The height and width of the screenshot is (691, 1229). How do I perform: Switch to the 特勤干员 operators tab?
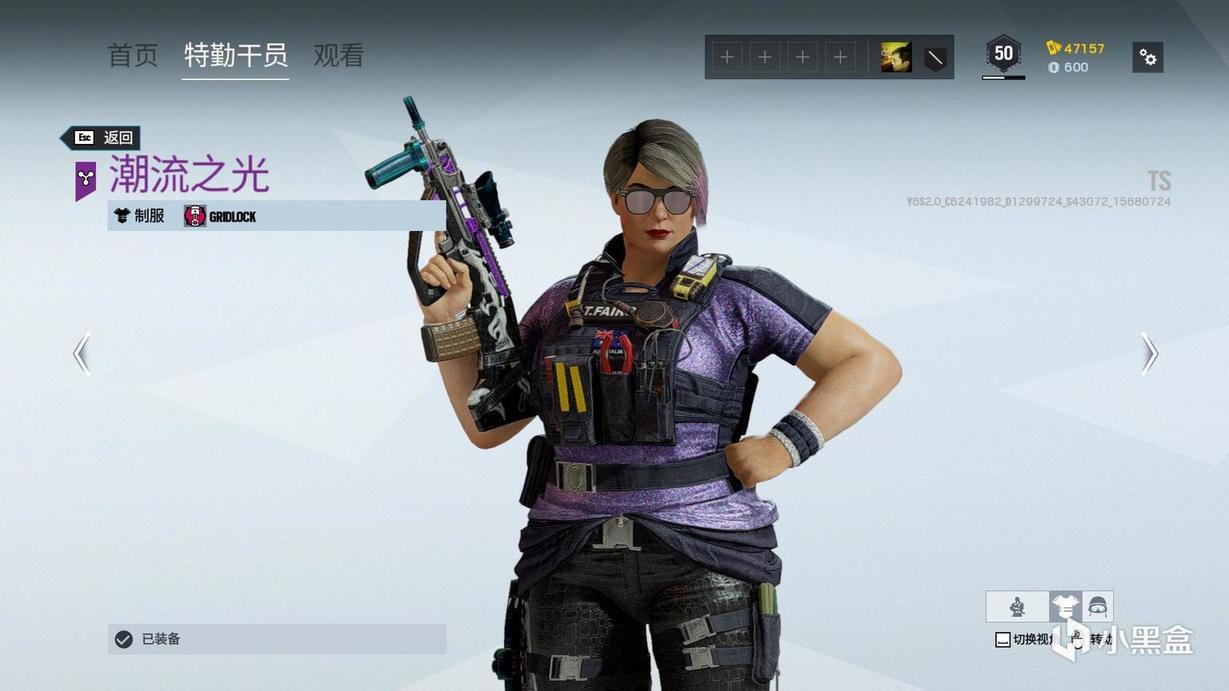pyautogui.click(x=236, y=55)
